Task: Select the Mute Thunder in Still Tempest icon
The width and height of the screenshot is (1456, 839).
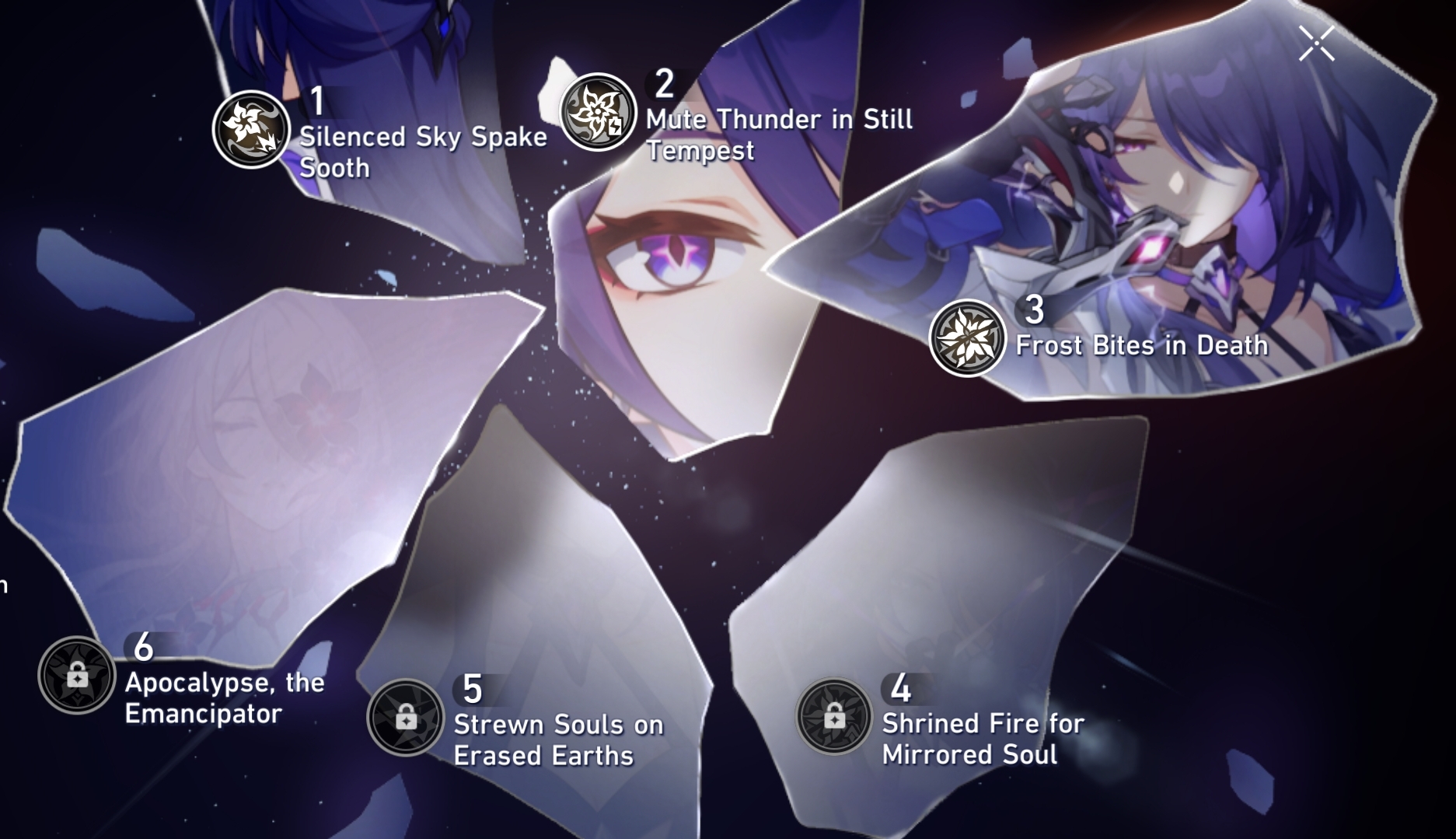Action: pyautogui.click(x=599, y=114)
